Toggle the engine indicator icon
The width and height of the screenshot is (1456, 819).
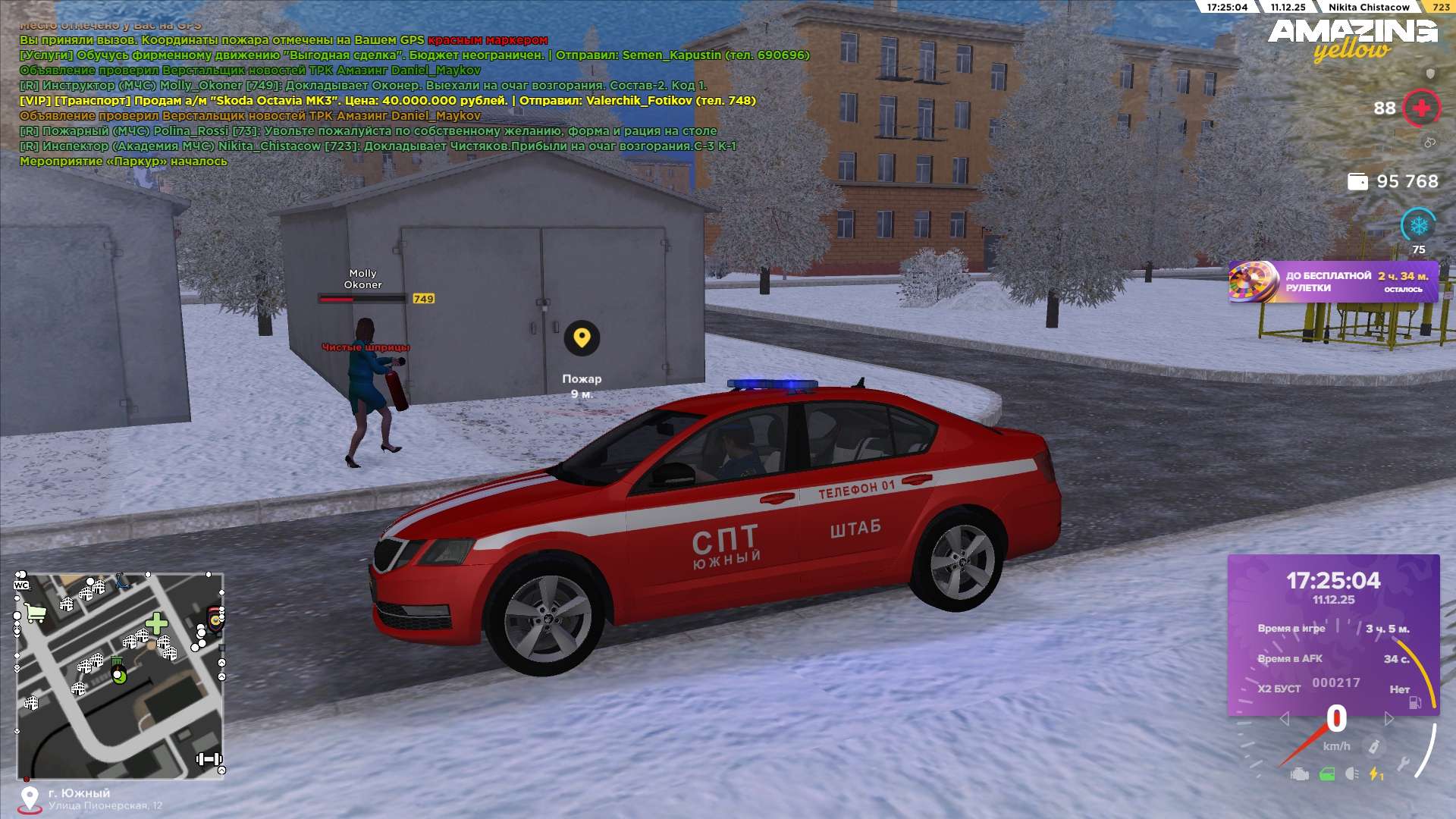[x=1300, y=774]
